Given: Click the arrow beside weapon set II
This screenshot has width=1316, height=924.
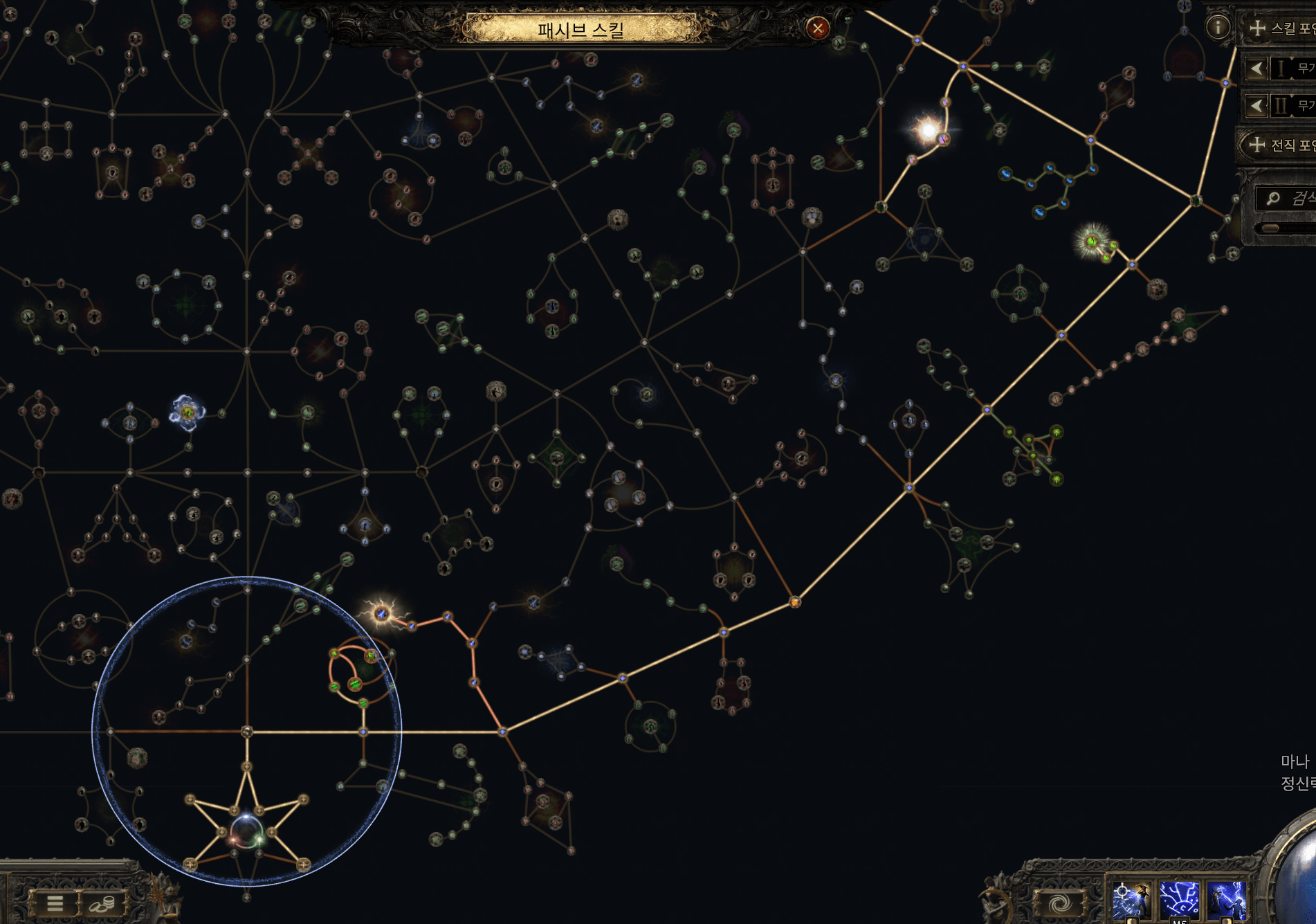Looking at the screenshot, I should tap(1256, 106).
